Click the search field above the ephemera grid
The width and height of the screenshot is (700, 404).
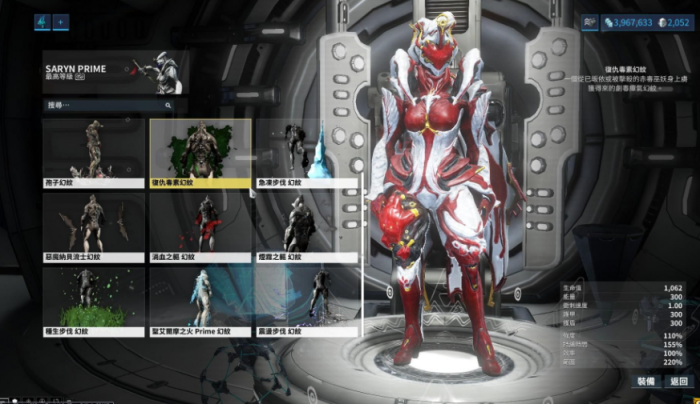[110, 104]
